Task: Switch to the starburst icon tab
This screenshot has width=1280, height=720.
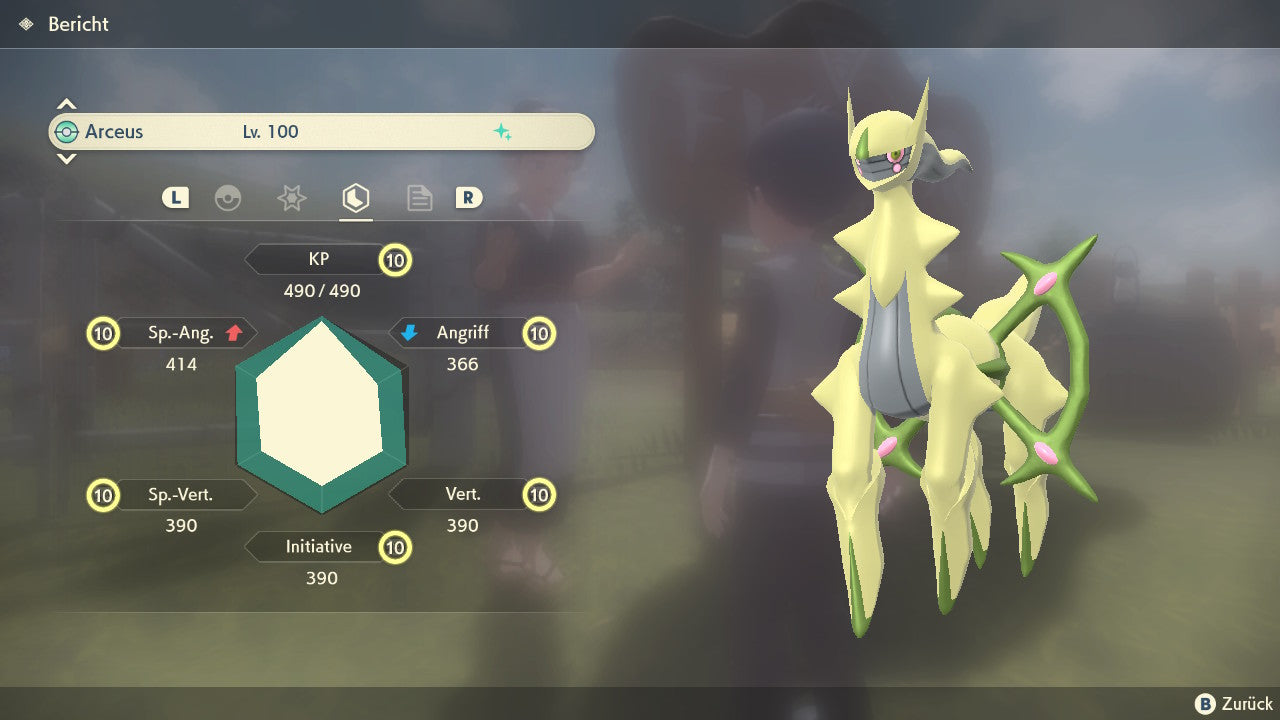Action: [291, 198]
